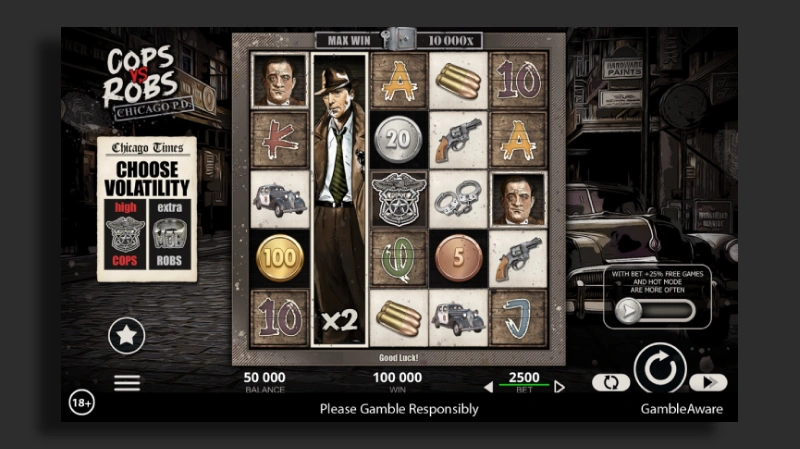Increase the bet amount
Viewport: 800px width, 449px height.
point(559,386)
